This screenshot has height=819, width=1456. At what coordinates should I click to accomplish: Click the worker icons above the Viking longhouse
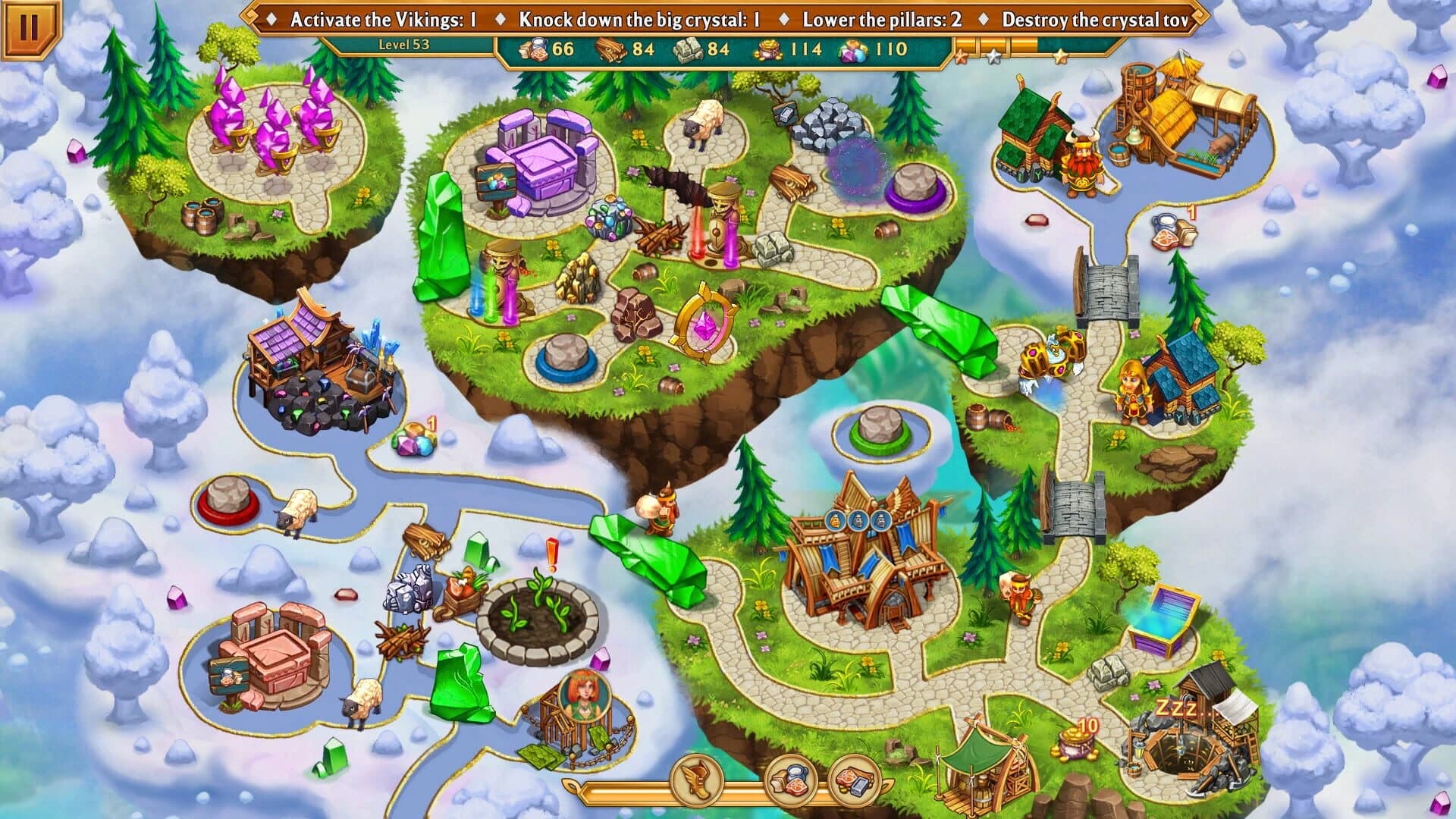click(x=858, y=521)
